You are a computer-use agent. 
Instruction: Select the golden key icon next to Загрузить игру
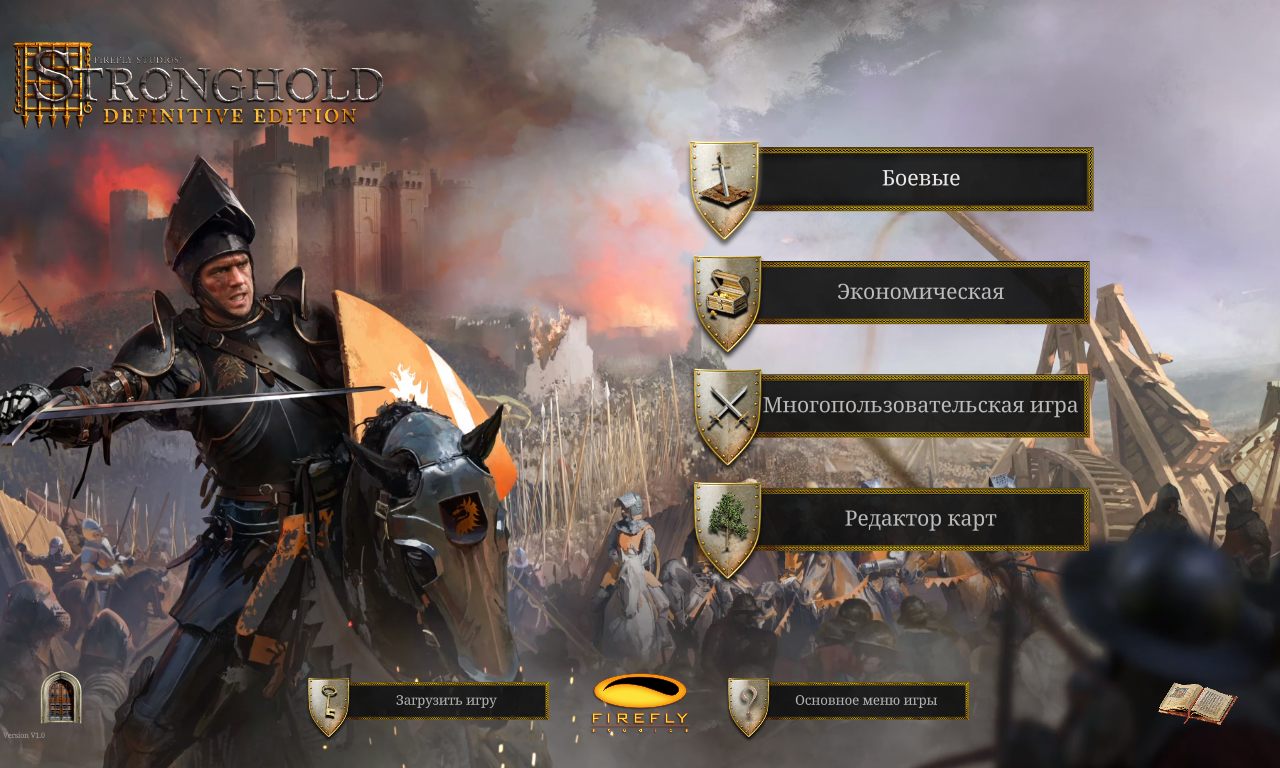[x=328, y=700]
